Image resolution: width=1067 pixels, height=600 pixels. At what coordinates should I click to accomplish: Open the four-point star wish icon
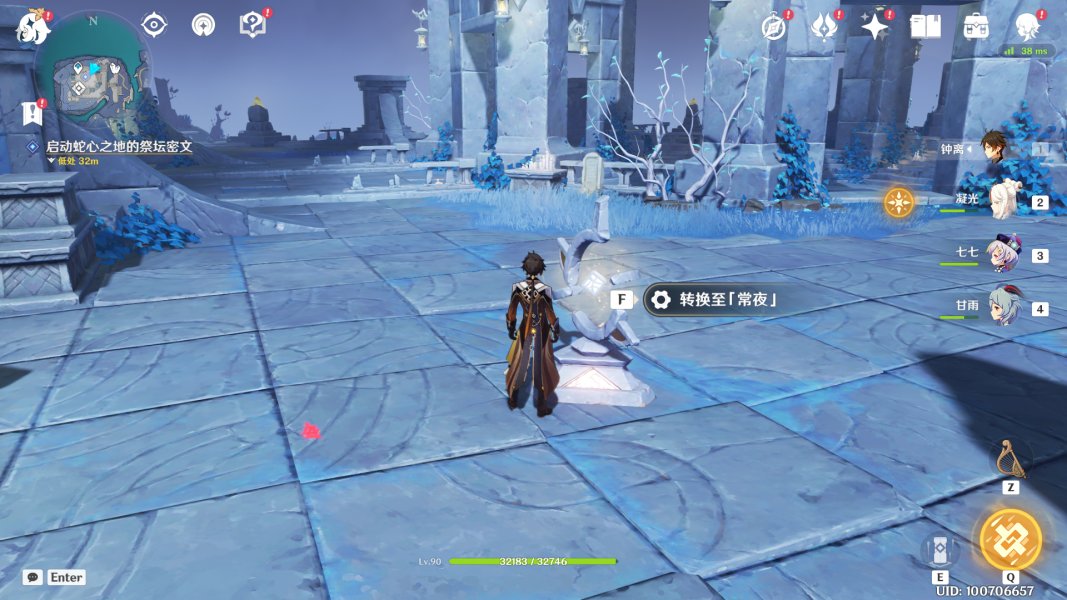pos(874,27)
